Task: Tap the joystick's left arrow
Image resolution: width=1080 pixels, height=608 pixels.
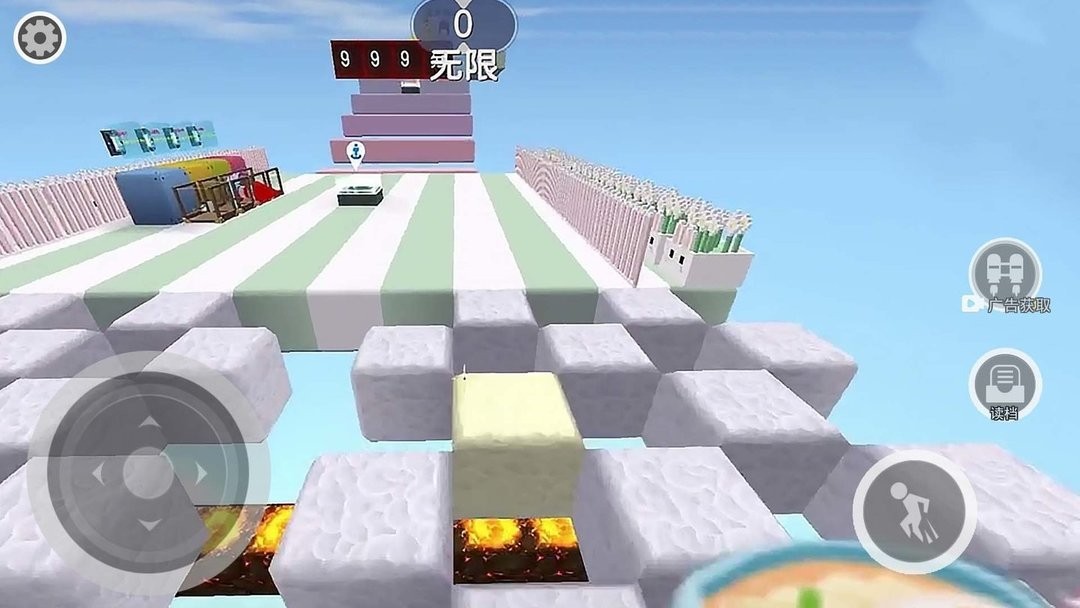Action: click(96, 473)
